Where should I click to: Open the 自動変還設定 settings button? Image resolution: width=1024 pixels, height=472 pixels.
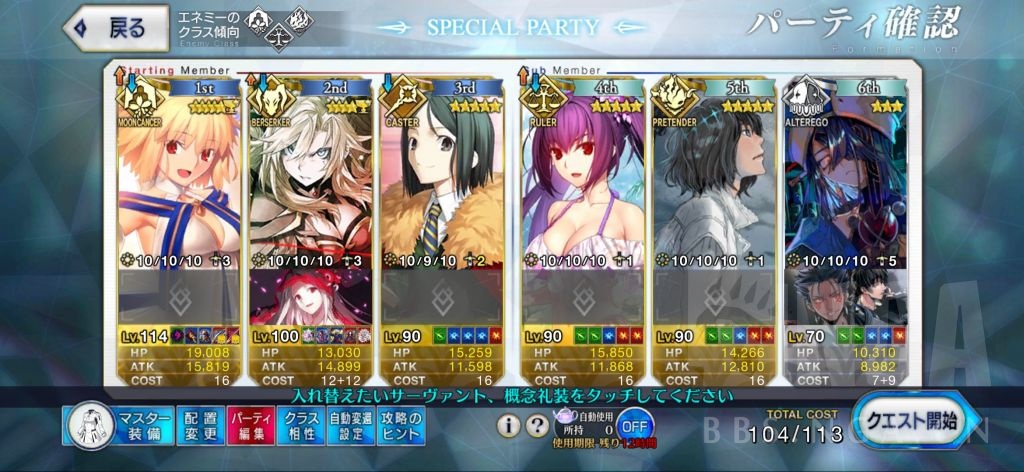tap(350, 425)
